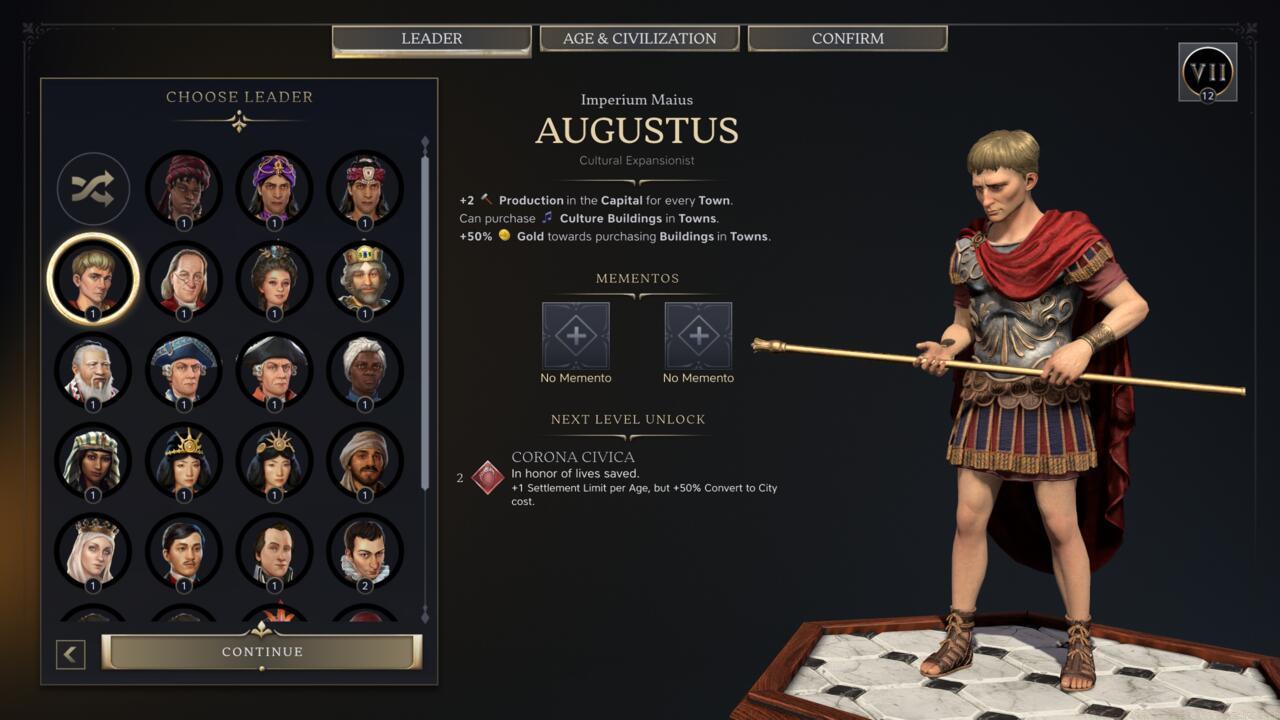Select the Isabella leader portrait
Screen dimensions: 1280x720
pyautogui.click(x=93, y=552)
